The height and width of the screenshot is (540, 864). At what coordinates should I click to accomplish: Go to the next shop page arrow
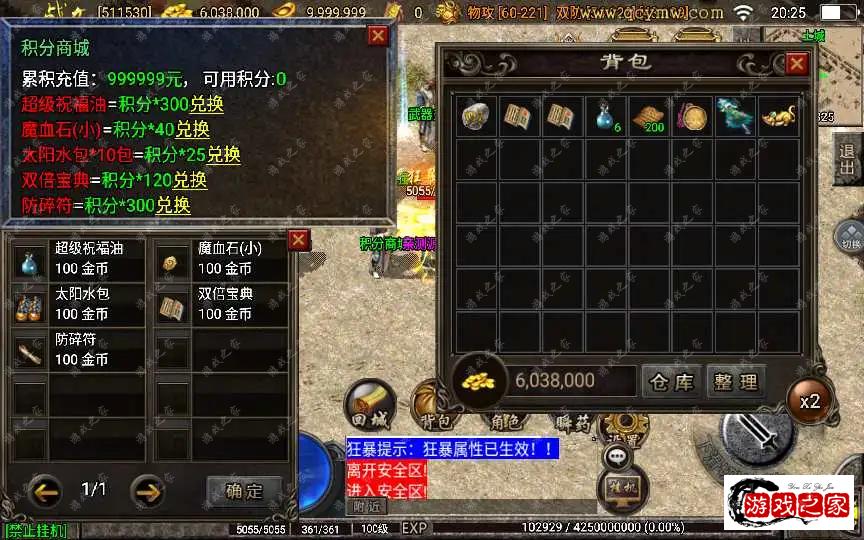click(148, 491)
